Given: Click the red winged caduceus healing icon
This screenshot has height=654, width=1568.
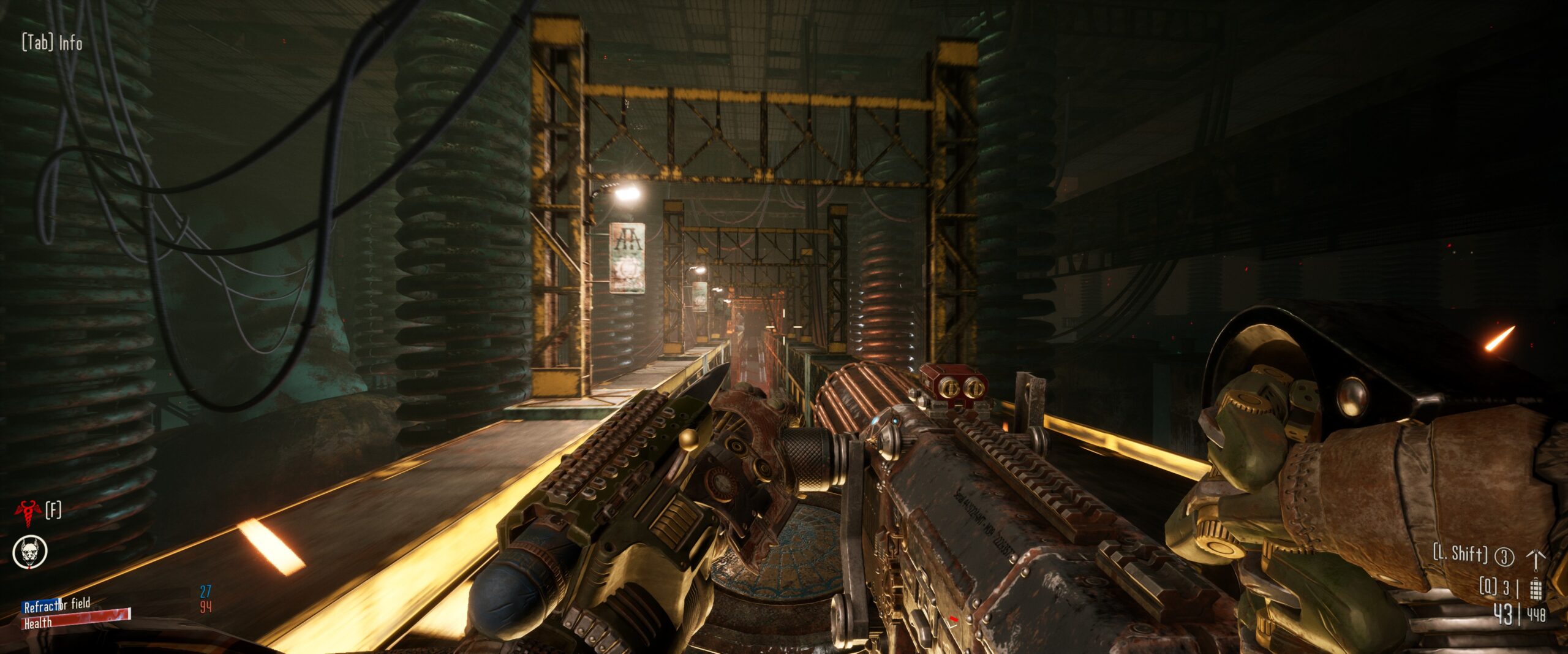Looking at the screenshot, I should (x=28, y=512).
